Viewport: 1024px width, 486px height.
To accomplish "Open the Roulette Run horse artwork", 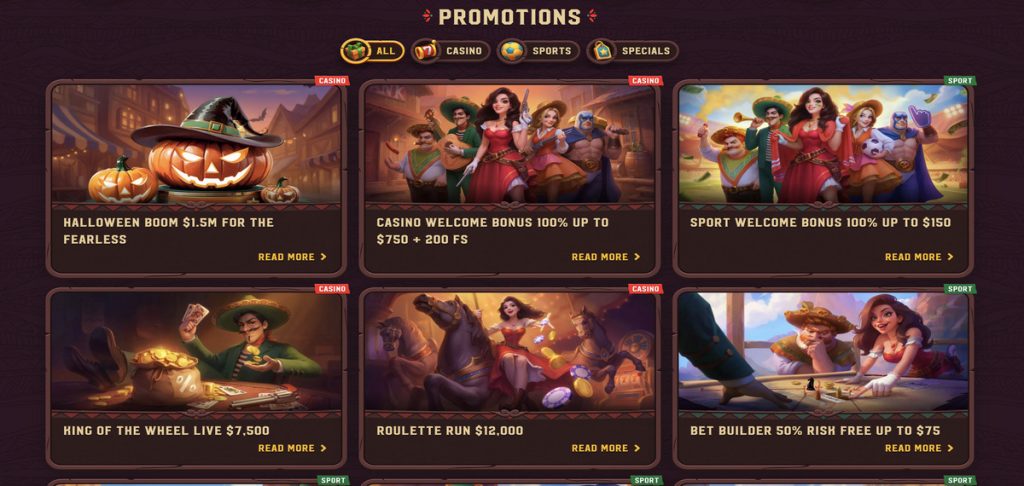I will point(509,350).
